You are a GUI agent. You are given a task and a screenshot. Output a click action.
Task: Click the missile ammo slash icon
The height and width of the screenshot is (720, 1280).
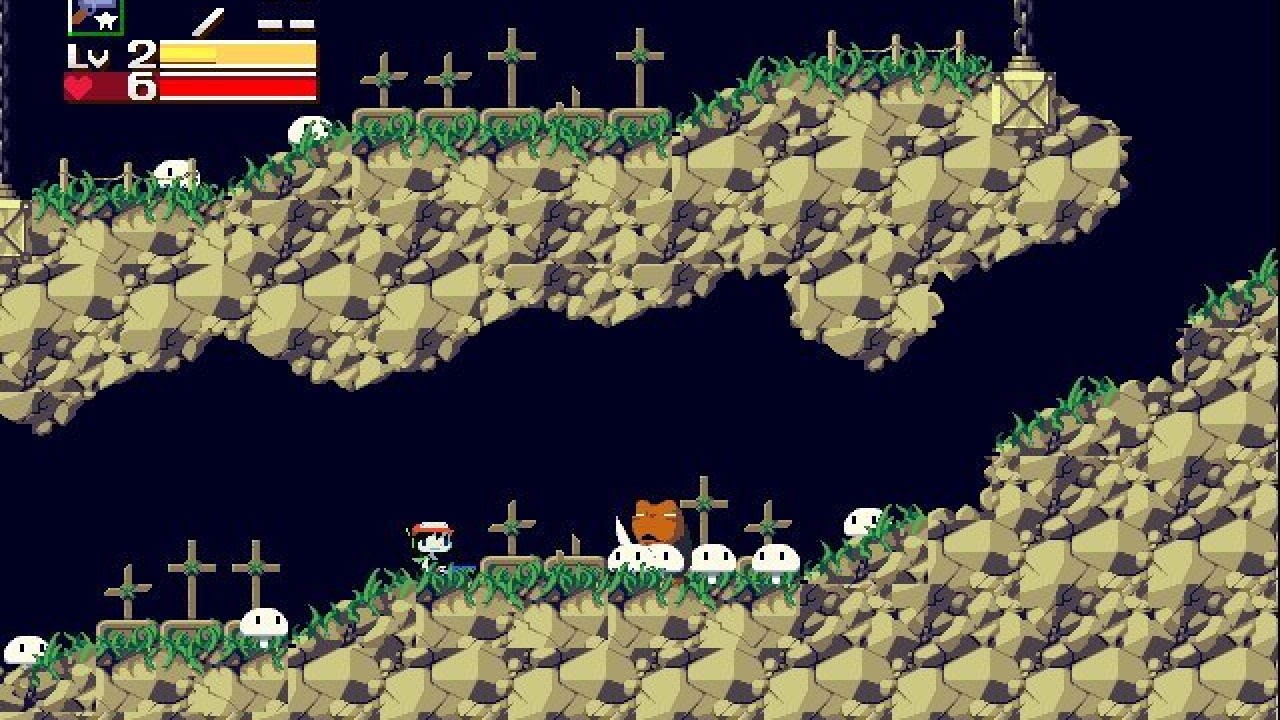tap(205, 22)
